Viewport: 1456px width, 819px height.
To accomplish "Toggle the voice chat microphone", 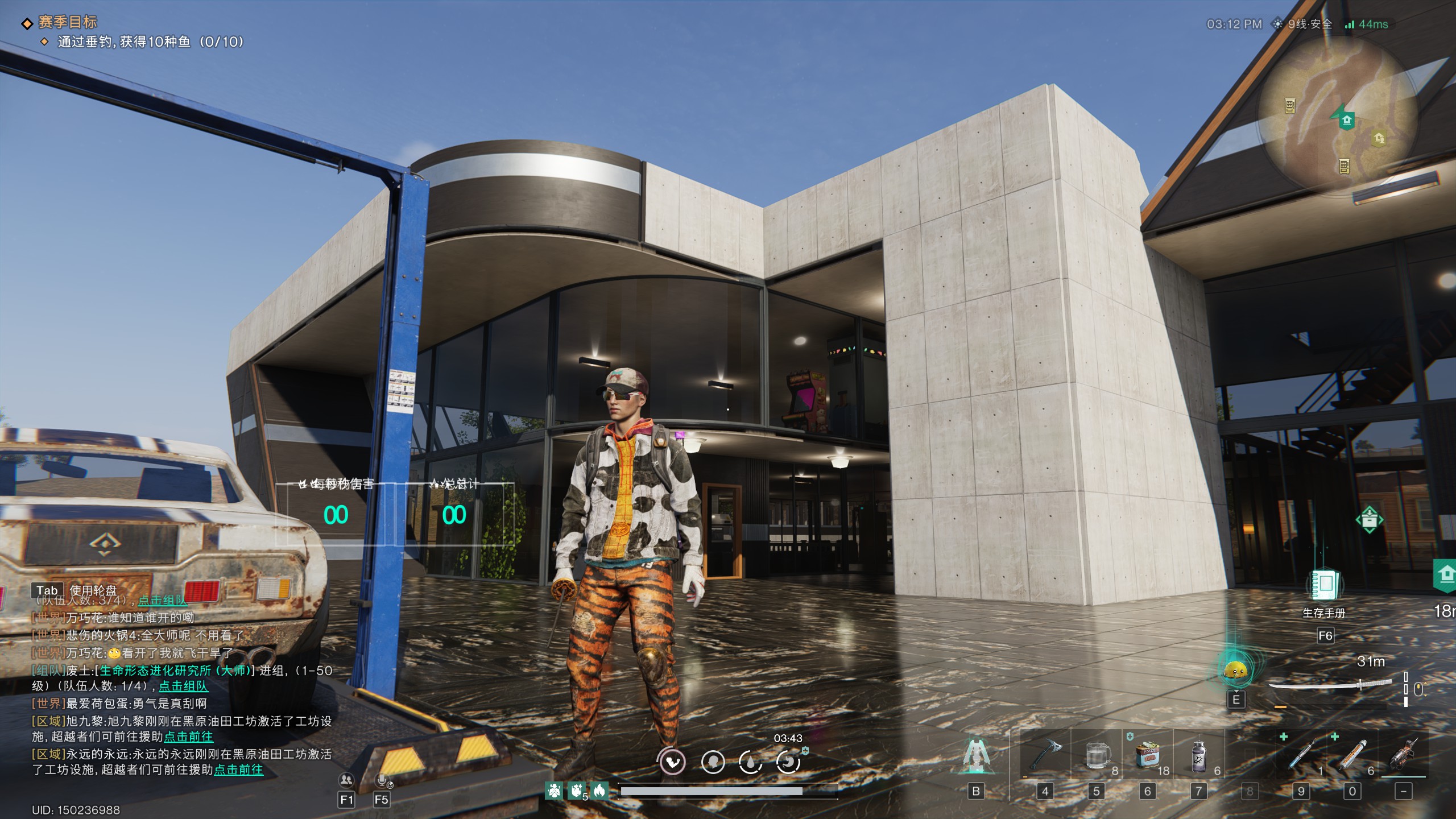I will pyautogui.click(x=382, y=780).
